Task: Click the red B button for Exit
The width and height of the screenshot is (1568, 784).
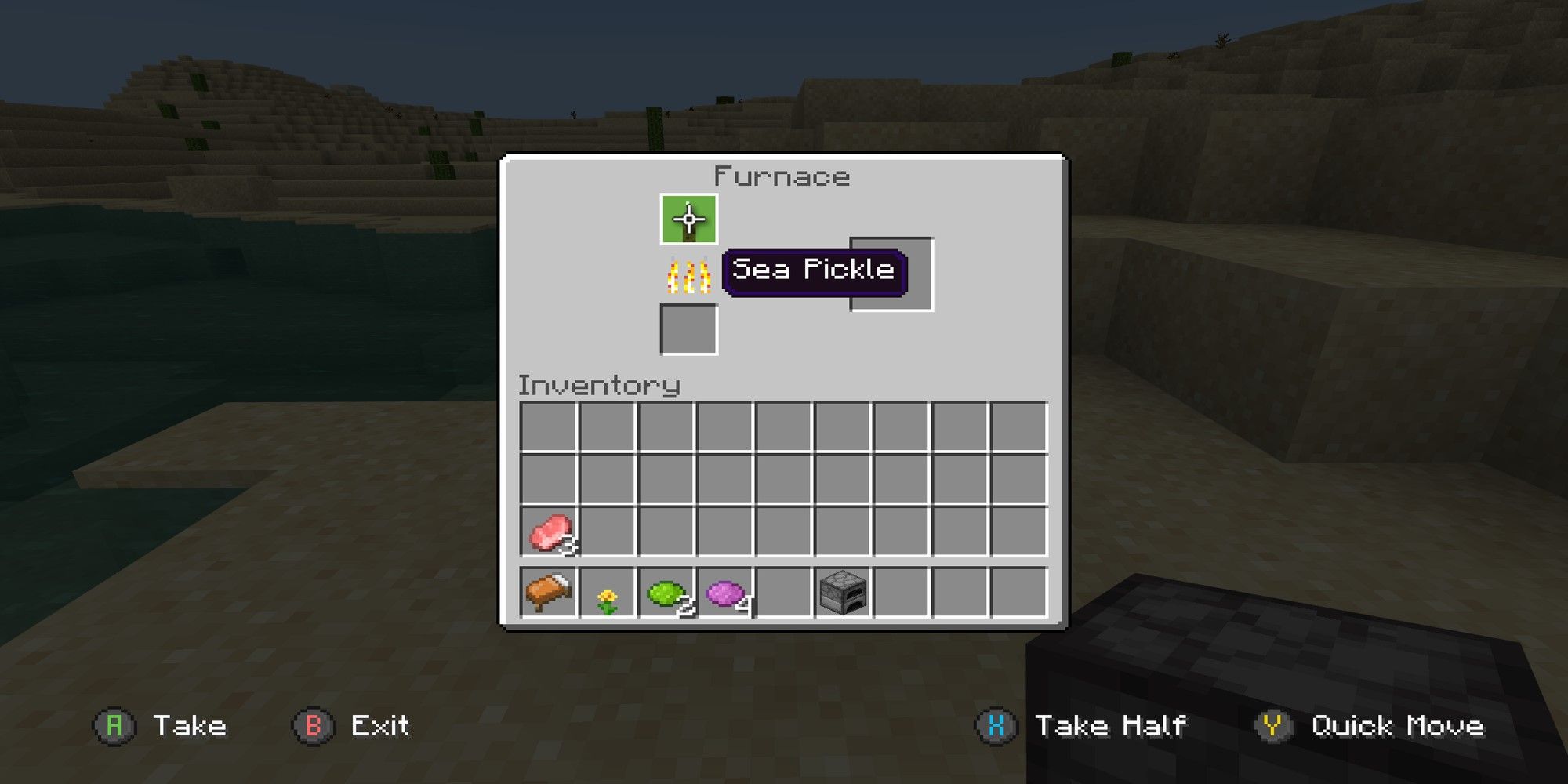Action: coord(314,725)
